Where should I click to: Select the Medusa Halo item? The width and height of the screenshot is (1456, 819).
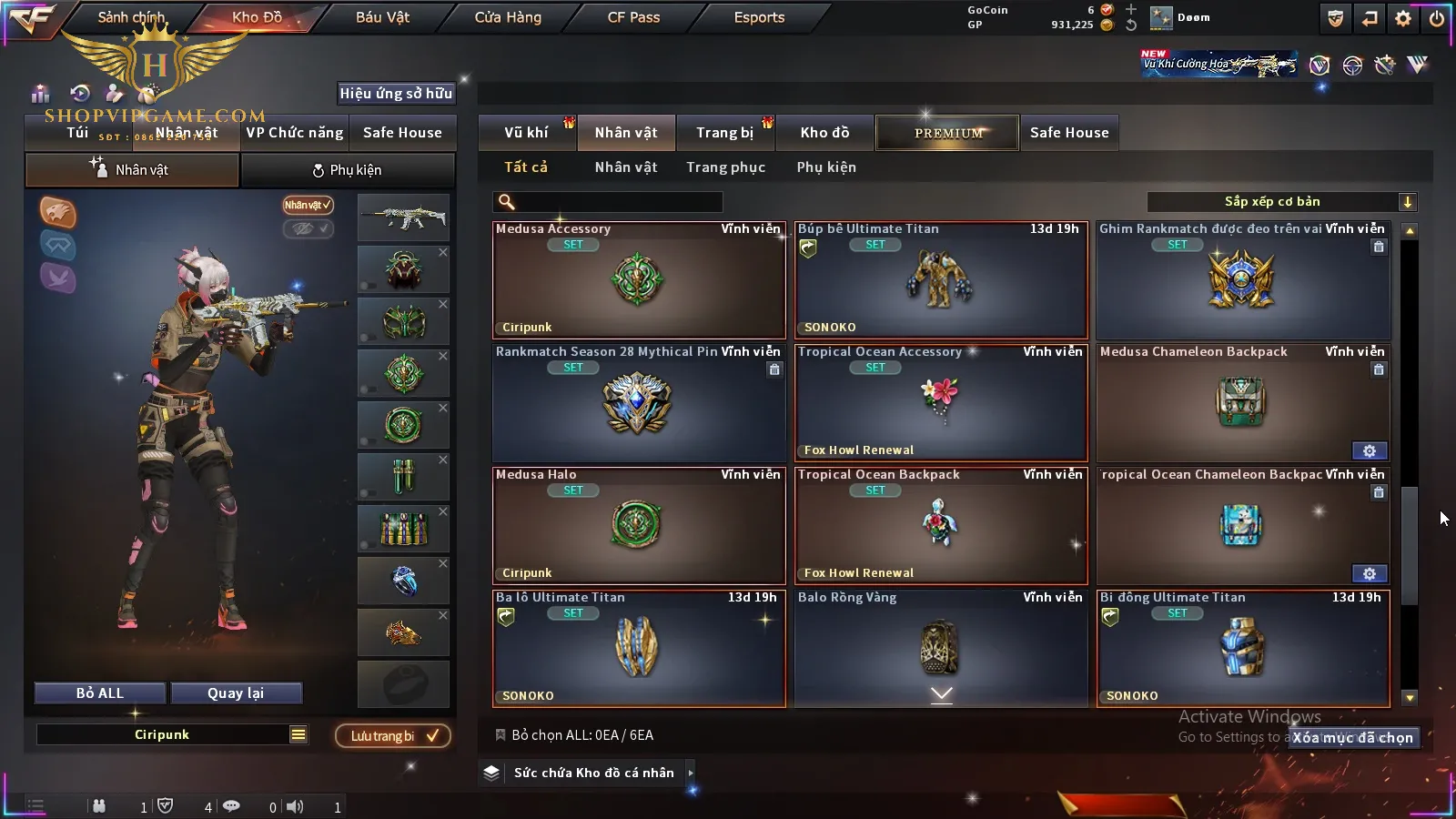639,526
